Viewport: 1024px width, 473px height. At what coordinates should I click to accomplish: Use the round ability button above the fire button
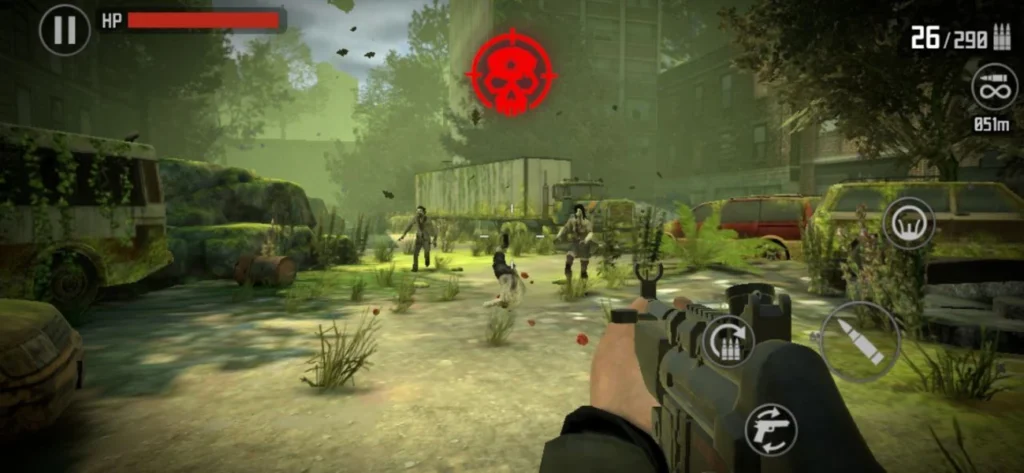908,223
